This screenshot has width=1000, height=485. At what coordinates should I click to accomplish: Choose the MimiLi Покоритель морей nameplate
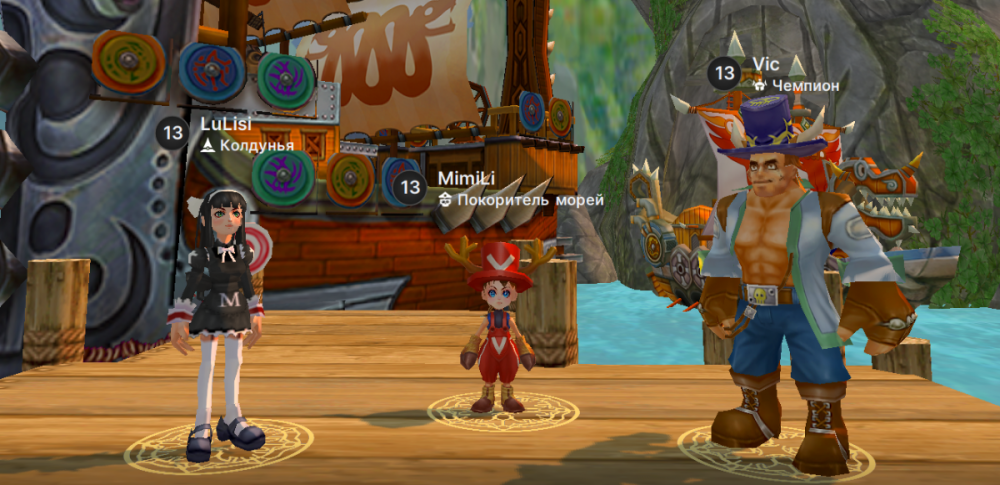pyautogui.click(x=500, y=188)
